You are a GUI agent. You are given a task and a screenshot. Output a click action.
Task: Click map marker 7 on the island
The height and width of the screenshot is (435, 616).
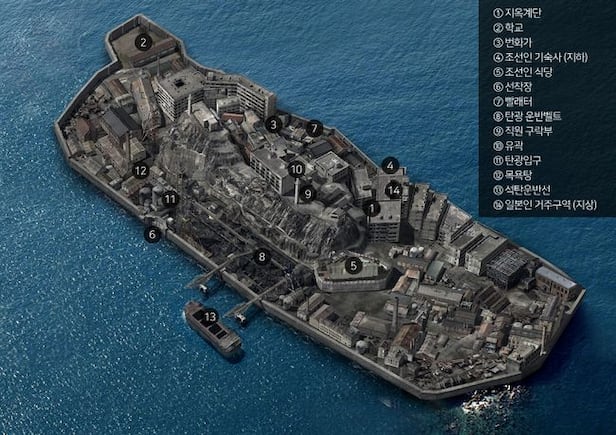point(315,128)
